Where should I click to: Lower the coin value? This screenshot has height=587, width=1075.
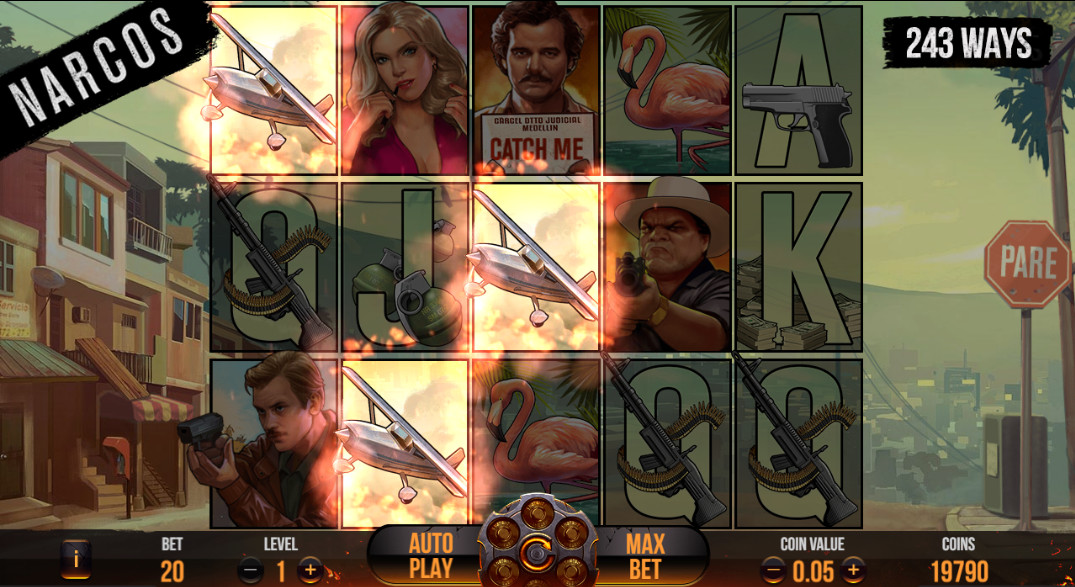773,571
